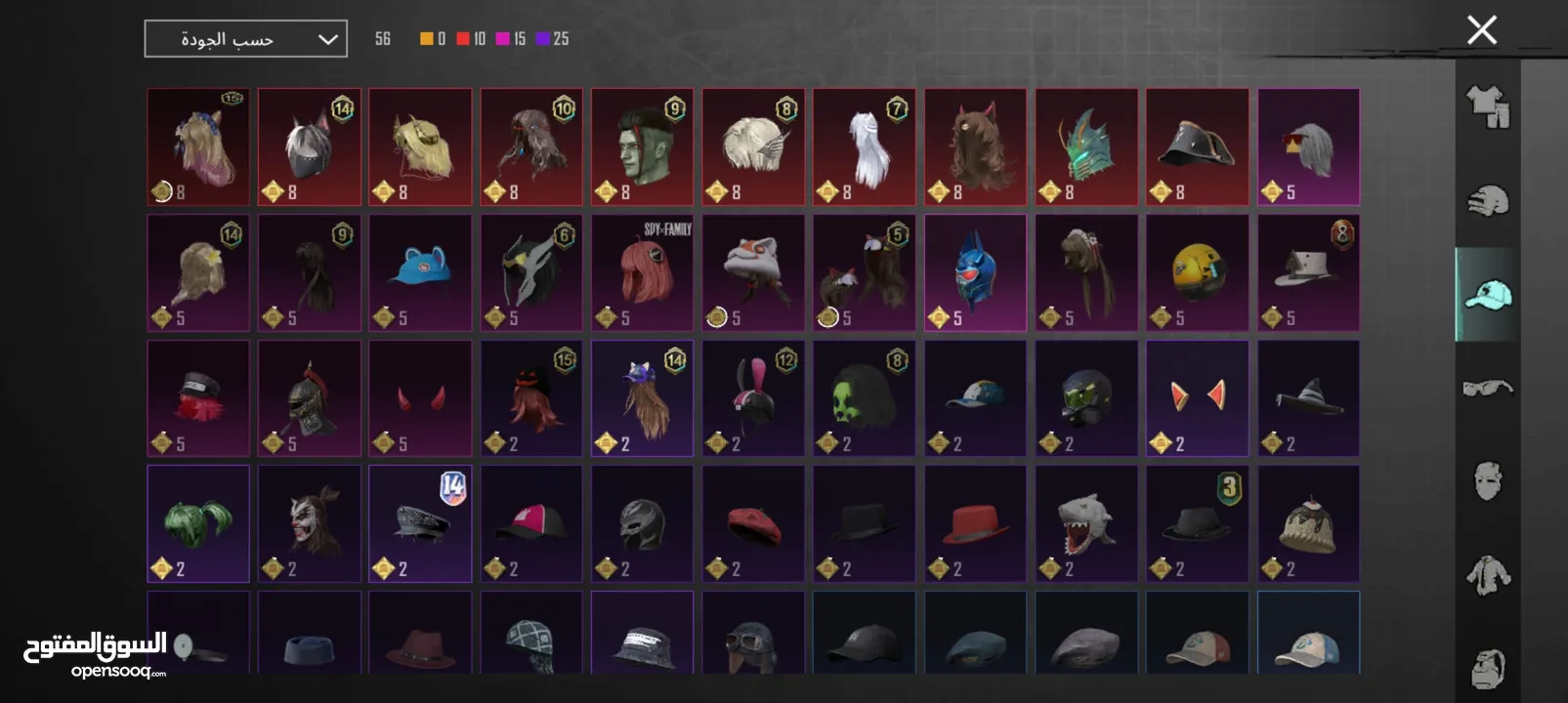Select the red beret
The height and width of the screenshot is (703, 1568).
[753, 523]
